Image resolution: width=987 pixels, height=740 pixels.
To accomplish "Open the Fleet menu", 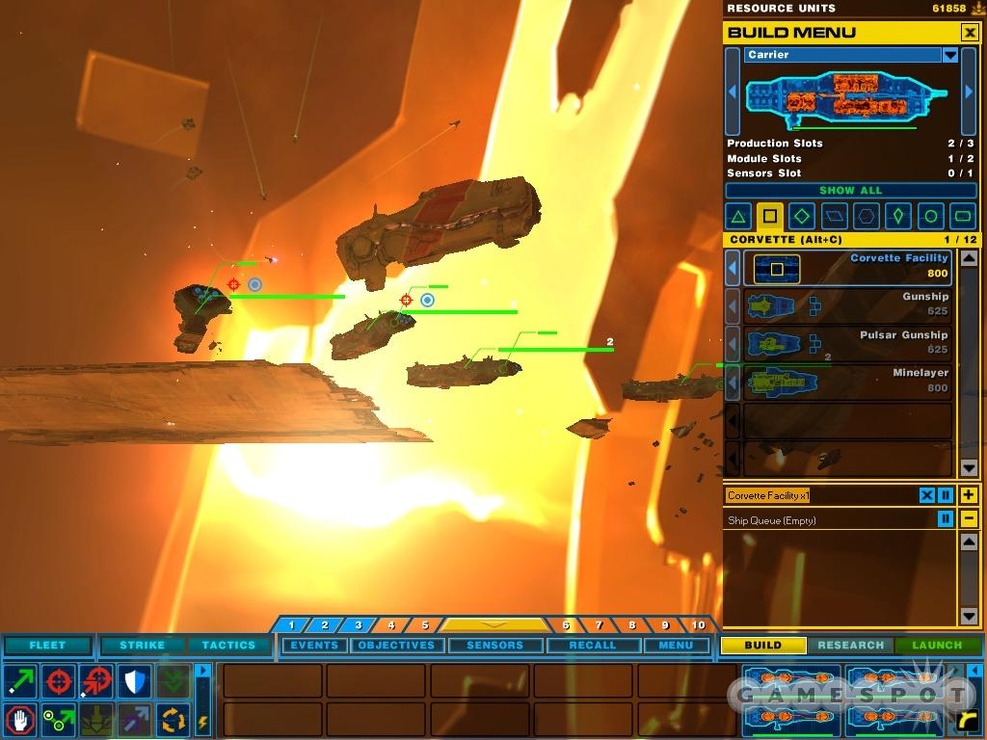I will click(48, 645).
